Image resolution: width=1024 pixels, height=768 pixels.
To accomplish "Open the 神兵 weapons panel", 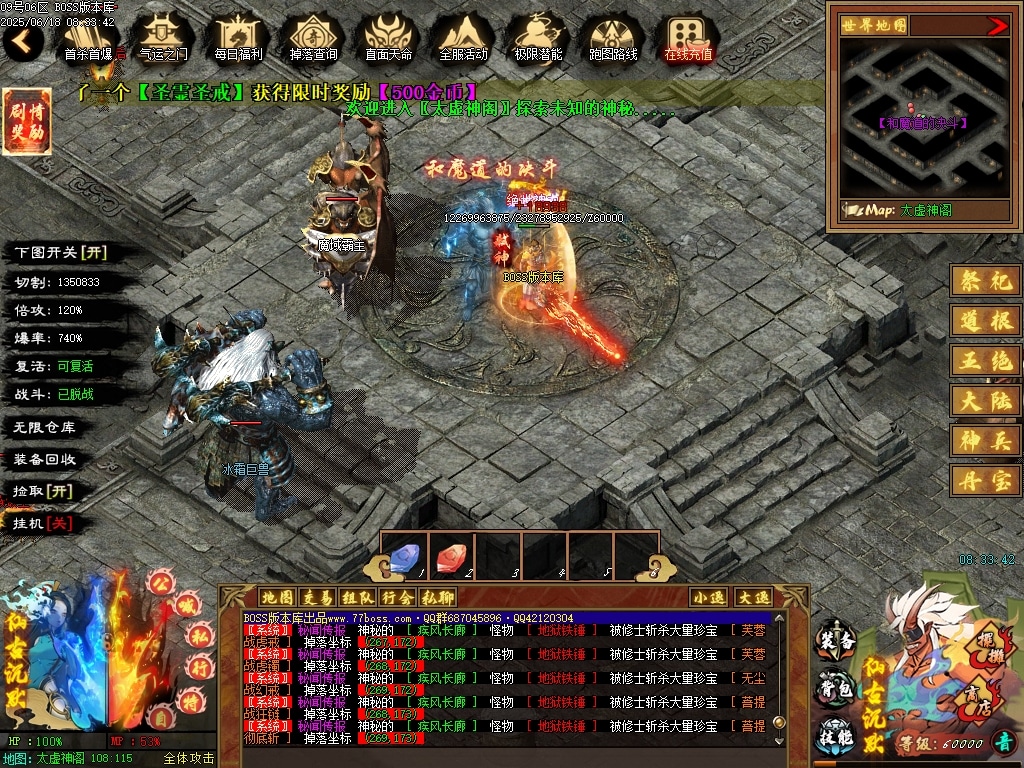I will click(985, 438).
